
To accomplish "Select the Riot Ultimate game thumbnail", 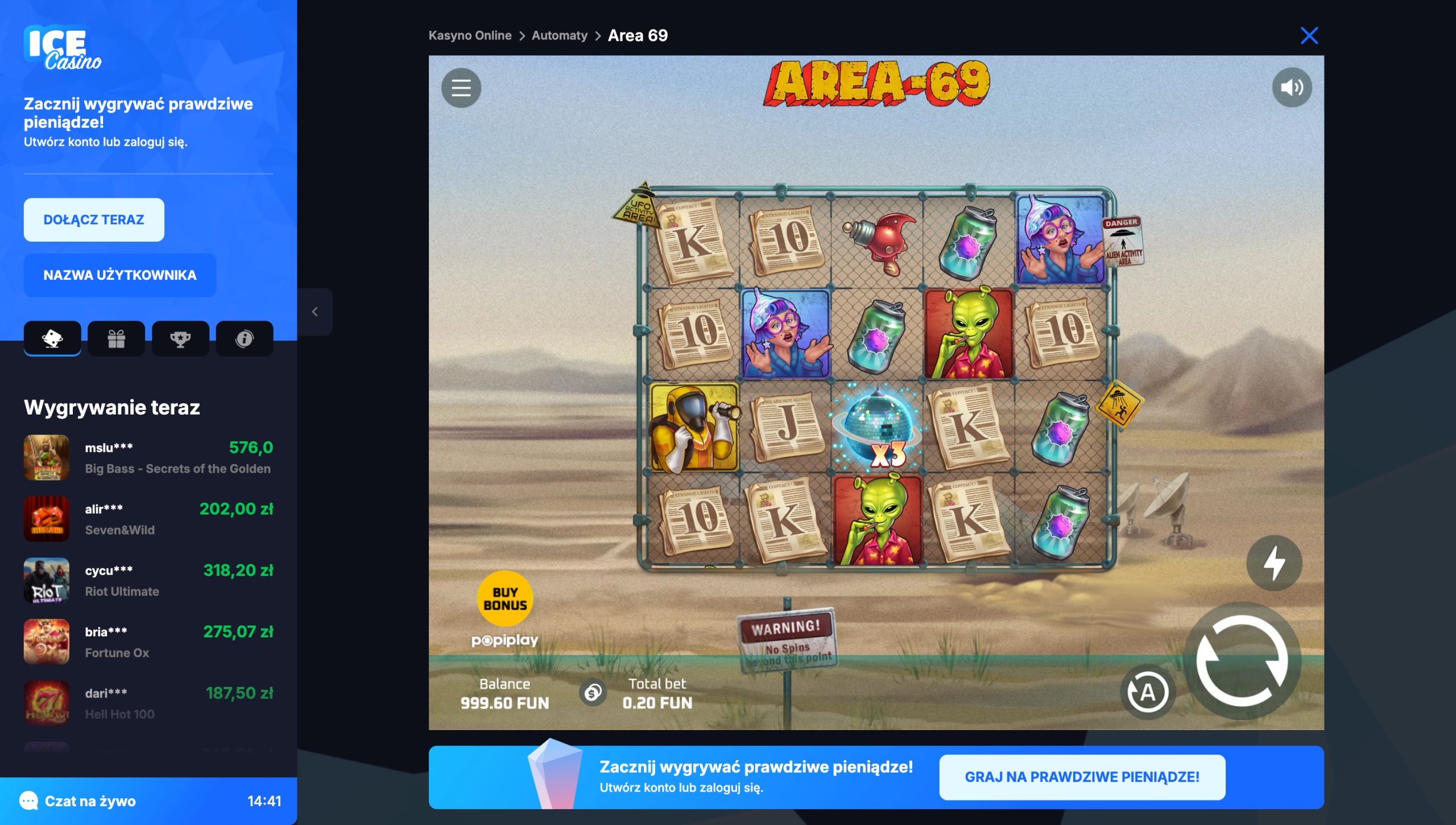I will click(47, 581).
